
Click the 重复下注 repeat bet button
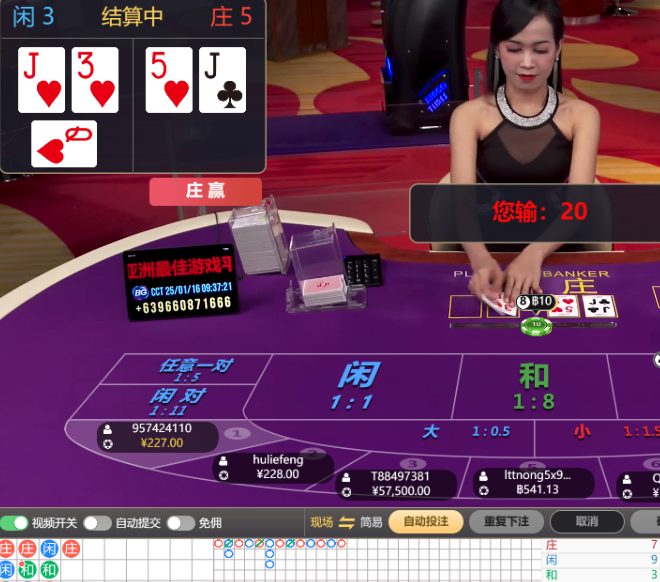pyautogui.click(x=505, y=522)
